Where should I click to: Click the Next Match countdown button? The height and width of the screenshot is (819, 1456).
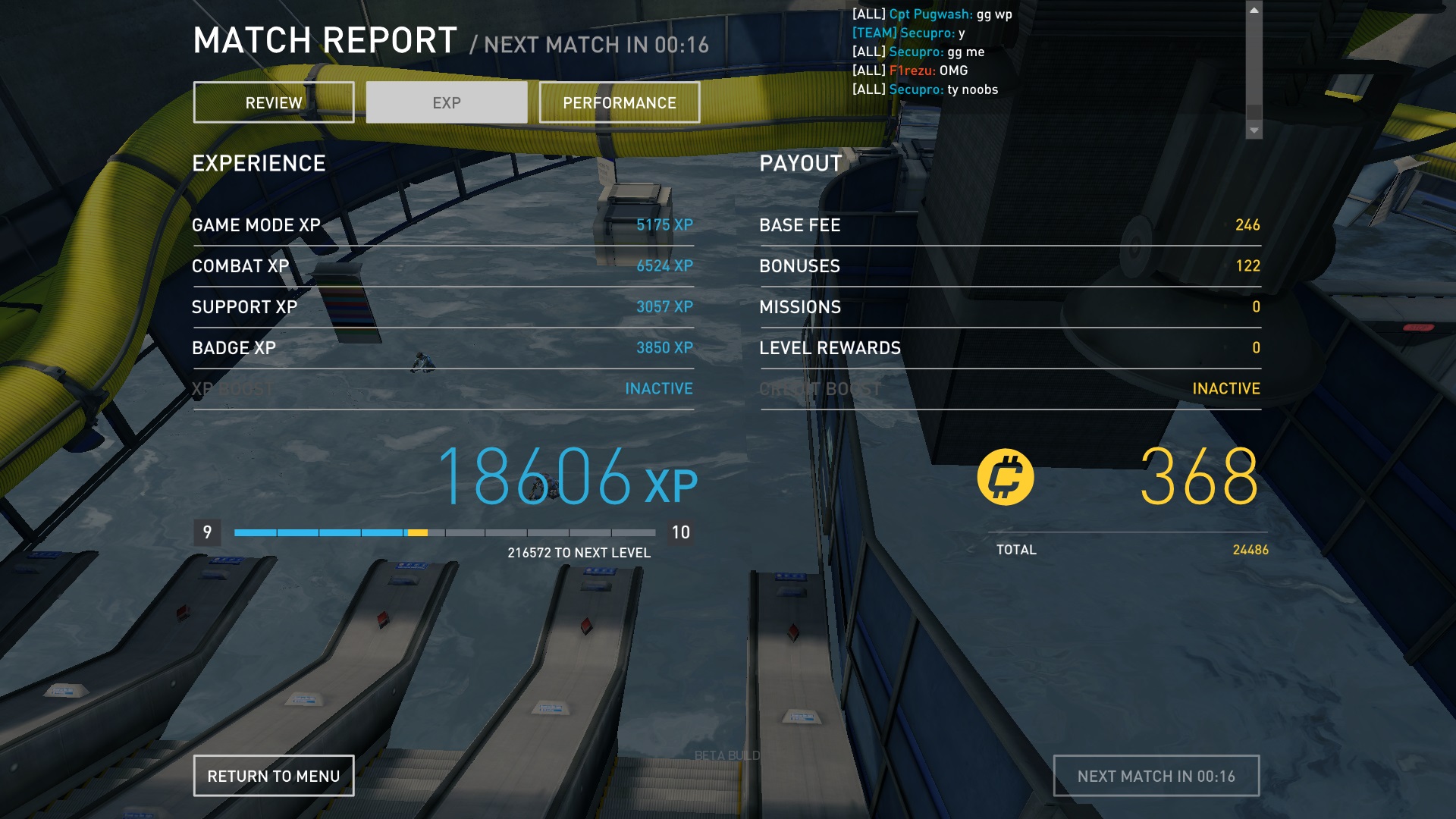click(x=1156, y=776)
